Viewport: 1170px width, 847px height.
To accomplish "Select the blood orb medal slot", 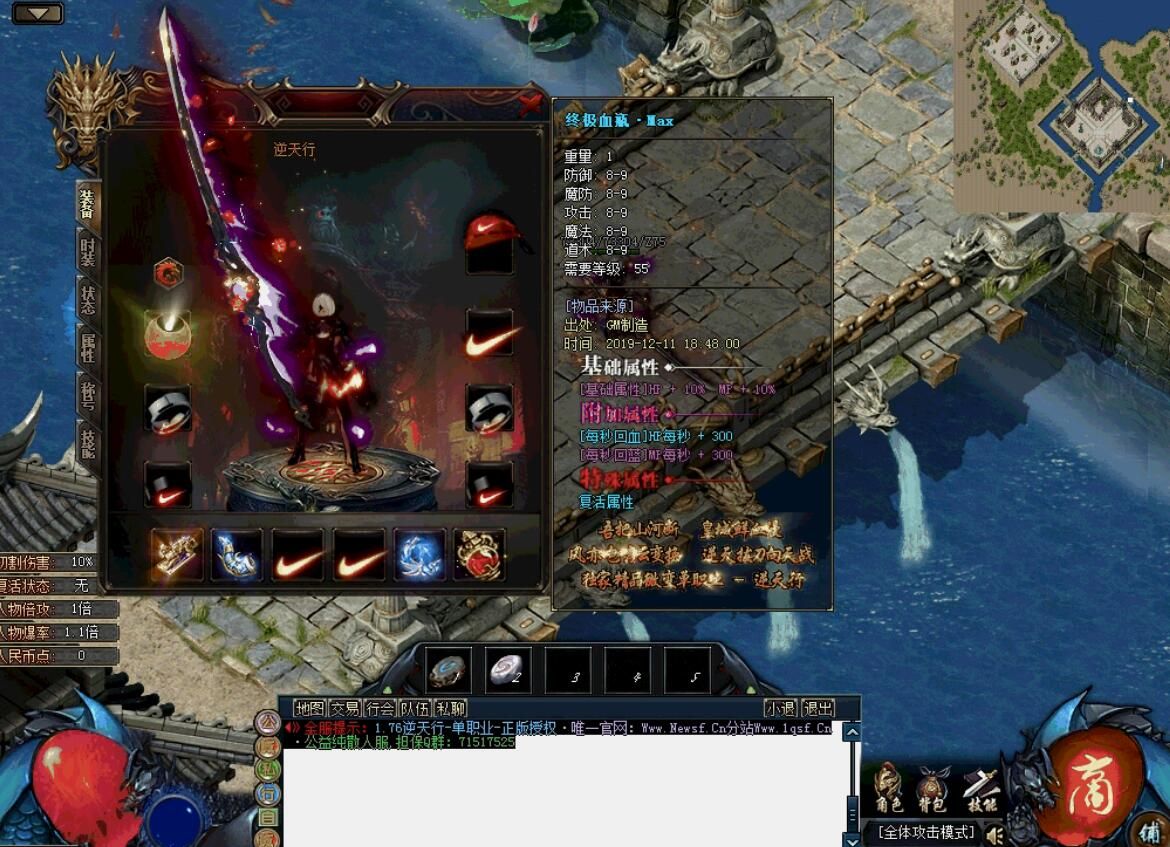I will 168,333.
